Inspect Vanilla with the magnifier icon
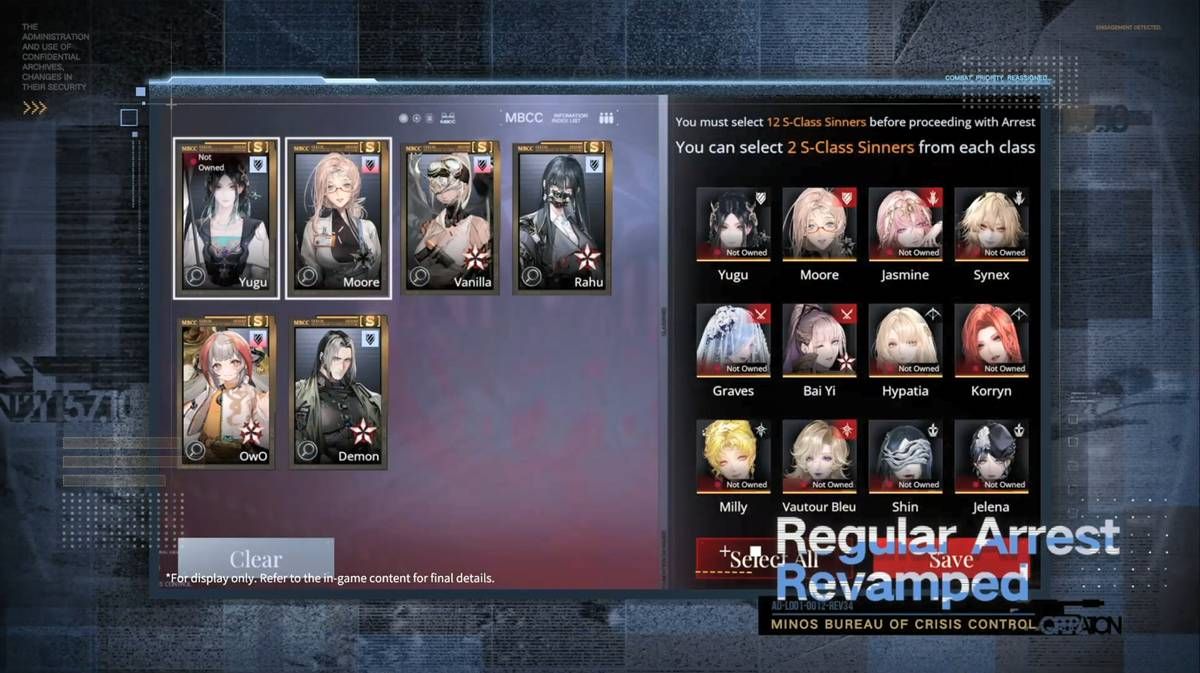Screen dimensions: 1200x673 (x=421, y=277)
